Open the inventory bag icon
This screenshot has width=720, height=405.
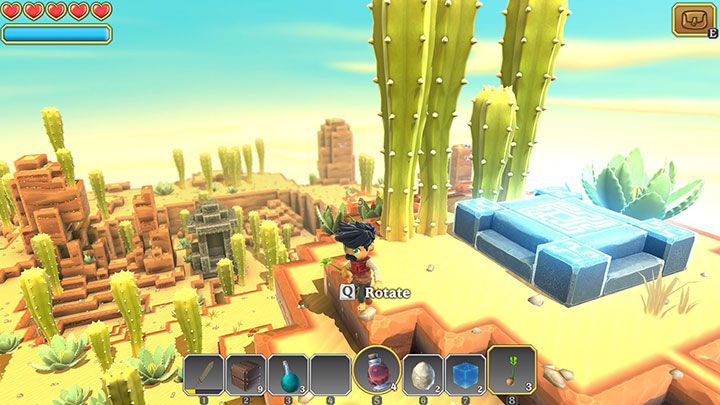tap(692, 19)
